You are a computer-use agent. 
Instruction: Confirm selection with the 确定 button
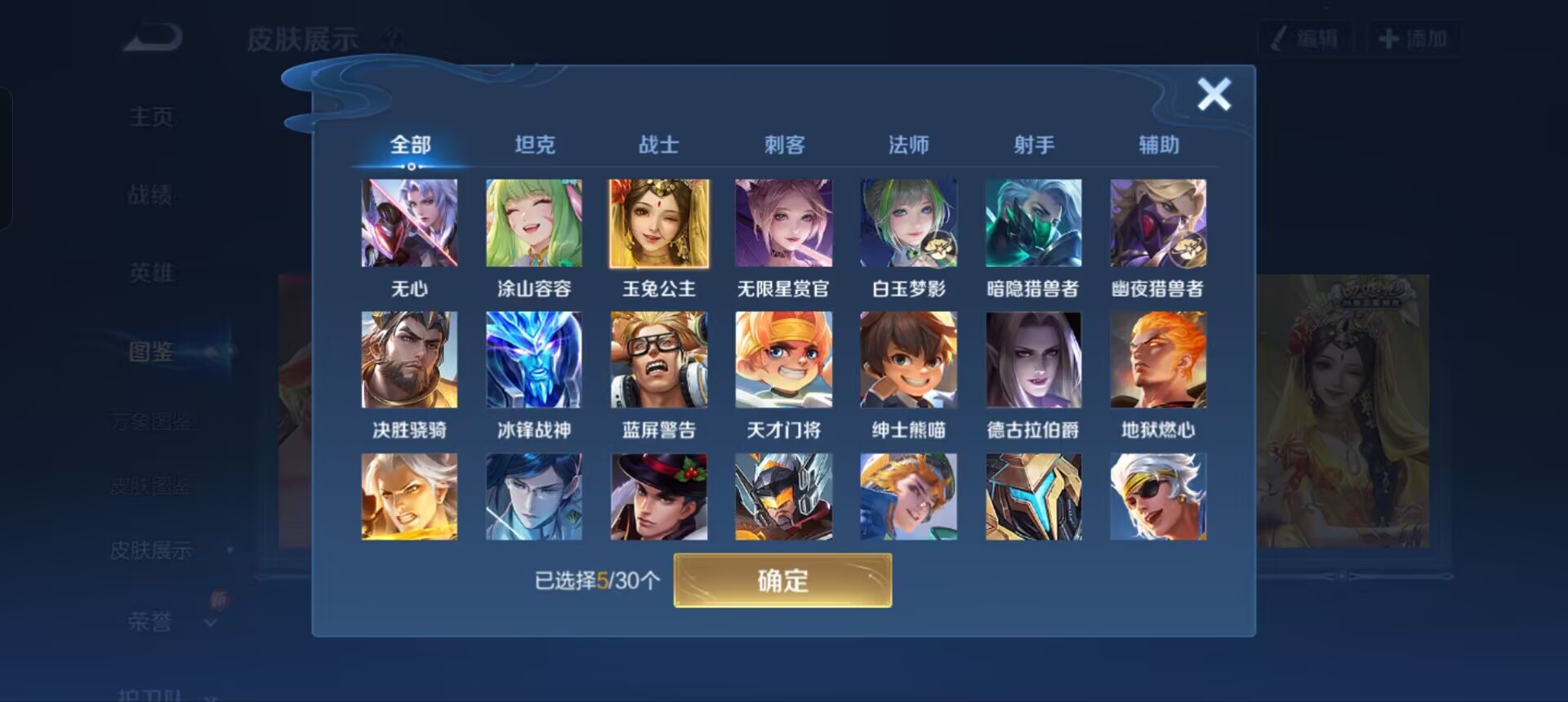(x=782, y=581)
